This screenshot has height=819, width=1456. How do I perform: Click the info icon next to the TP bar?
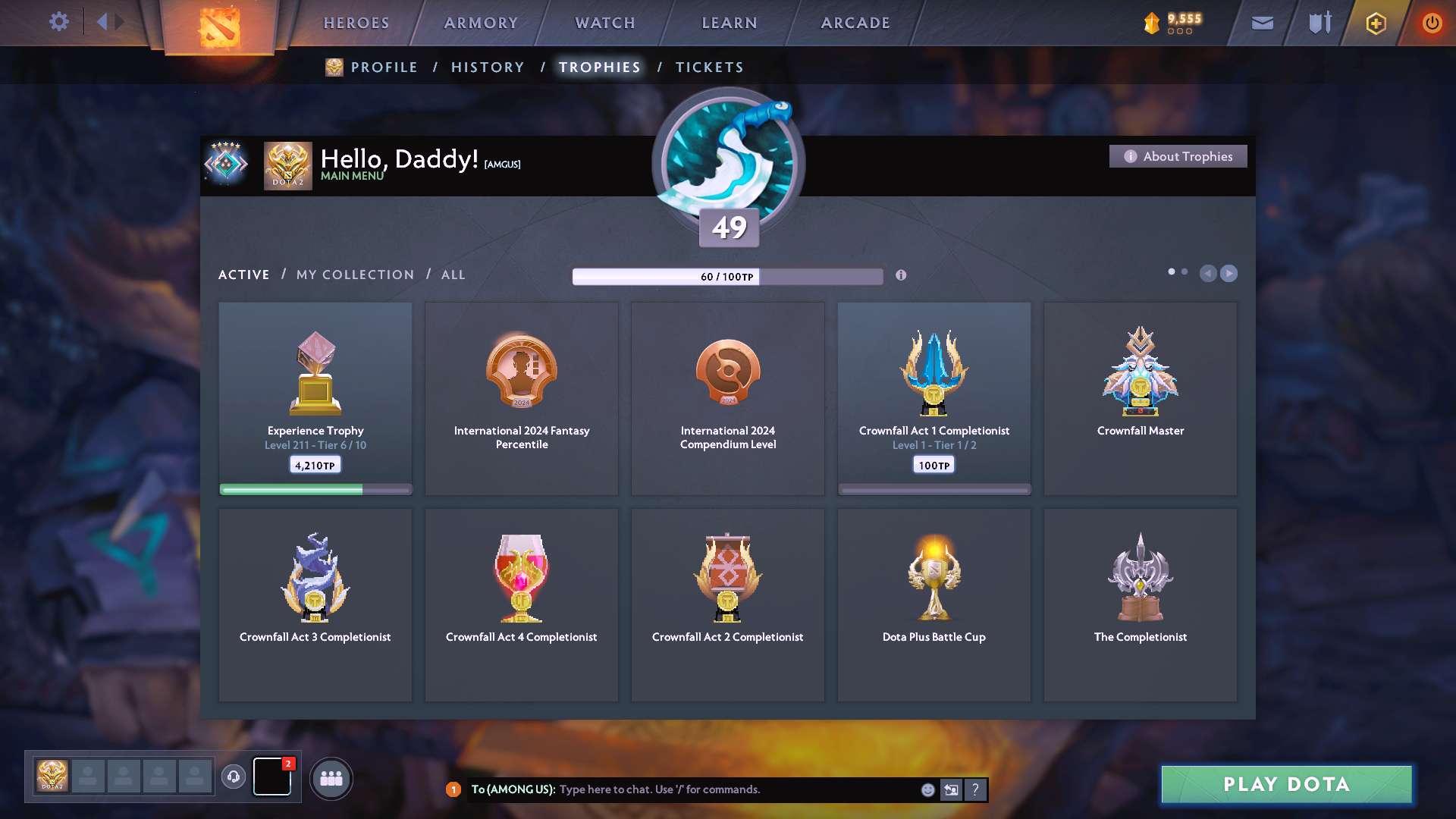(902, 276)
